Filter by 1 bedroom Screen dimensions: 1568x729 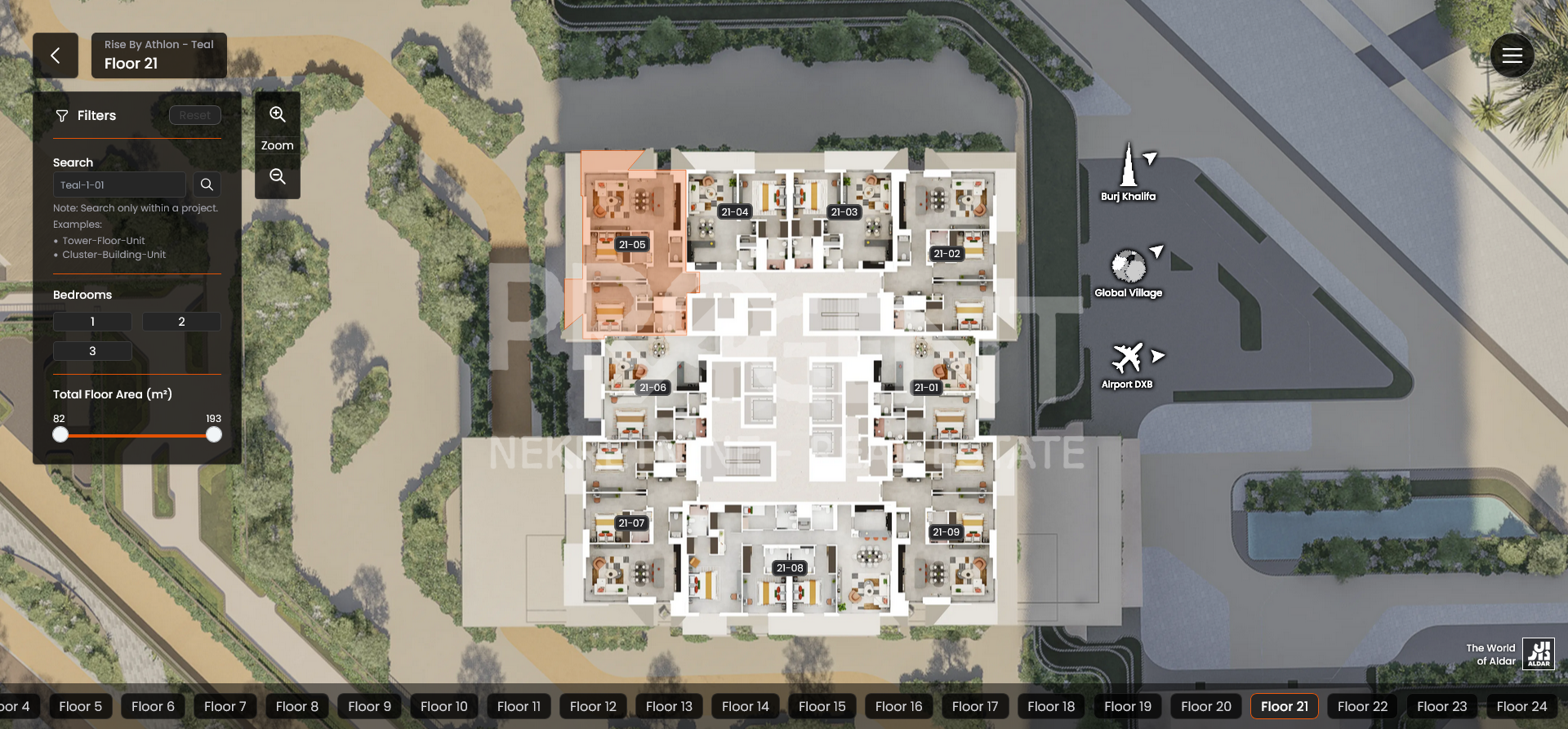(92, 322)
